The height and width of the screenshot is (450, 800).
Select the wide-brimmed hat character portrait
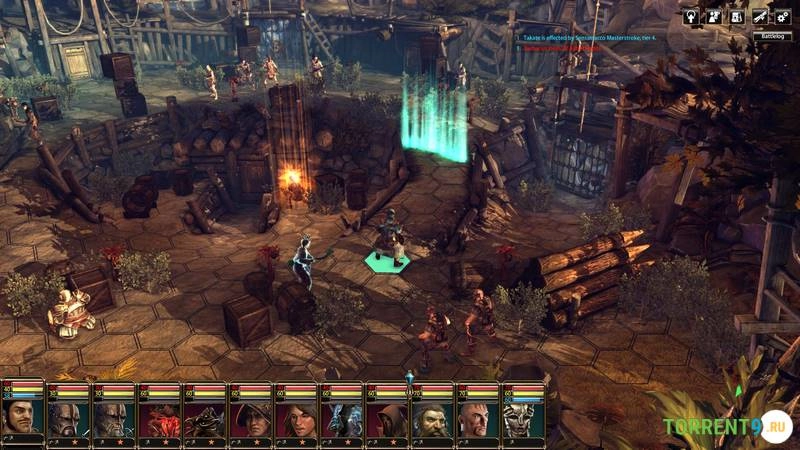[250, 416]
